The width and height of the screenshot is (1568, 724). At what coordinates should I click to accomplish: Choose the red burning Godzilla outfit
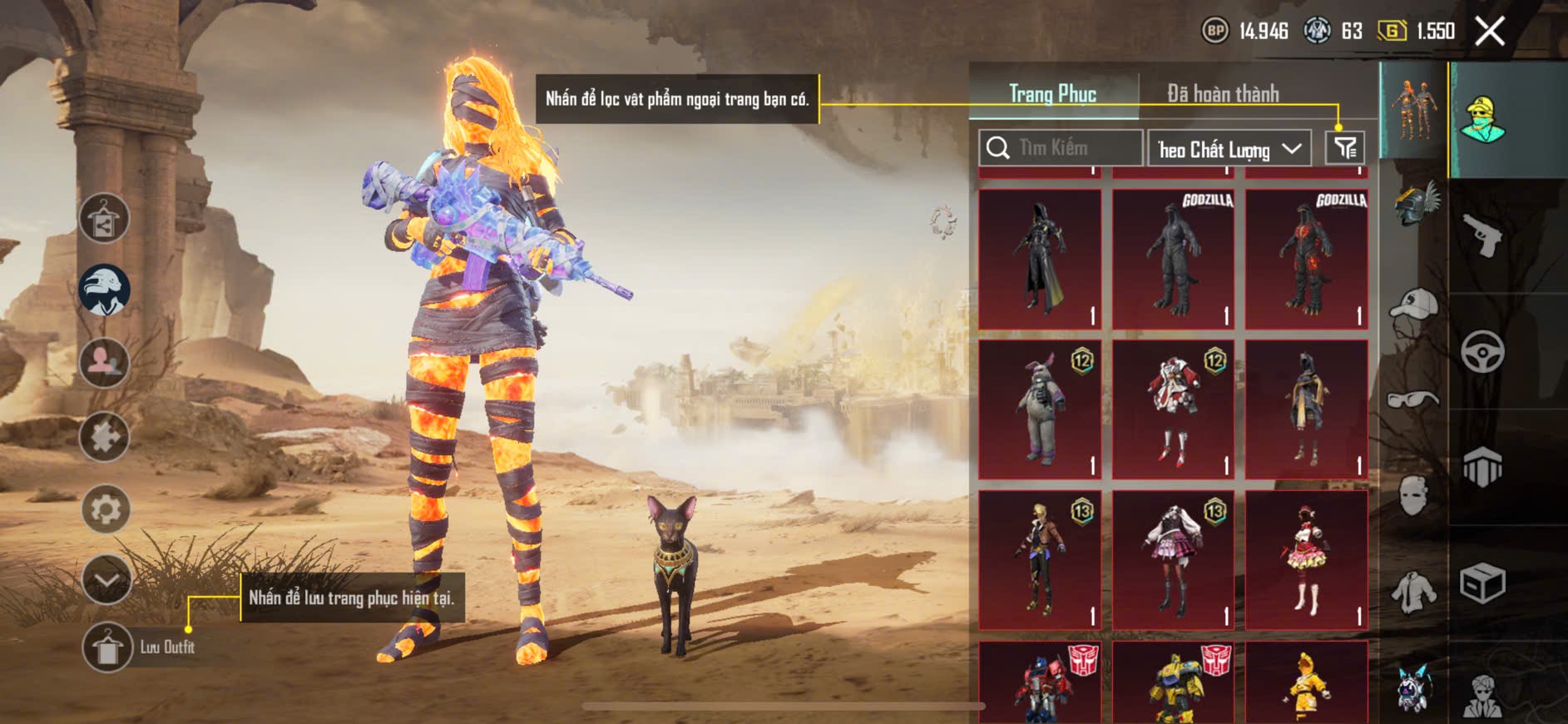(x=1306, y=259)
